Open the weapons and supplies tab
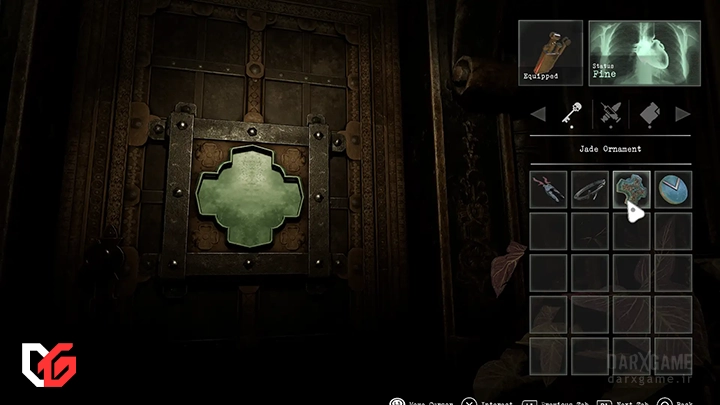This screenshot has height=405, width=720. coord(609,114)
